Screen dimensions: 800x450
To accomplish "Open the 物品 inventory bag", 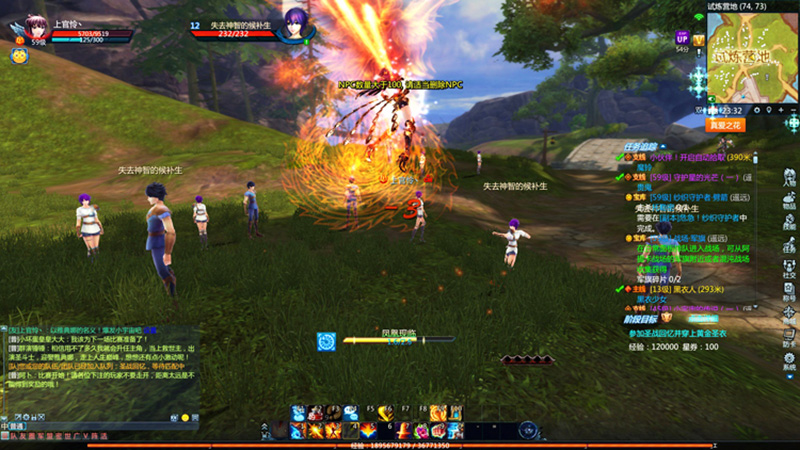I will coord(789,200).
